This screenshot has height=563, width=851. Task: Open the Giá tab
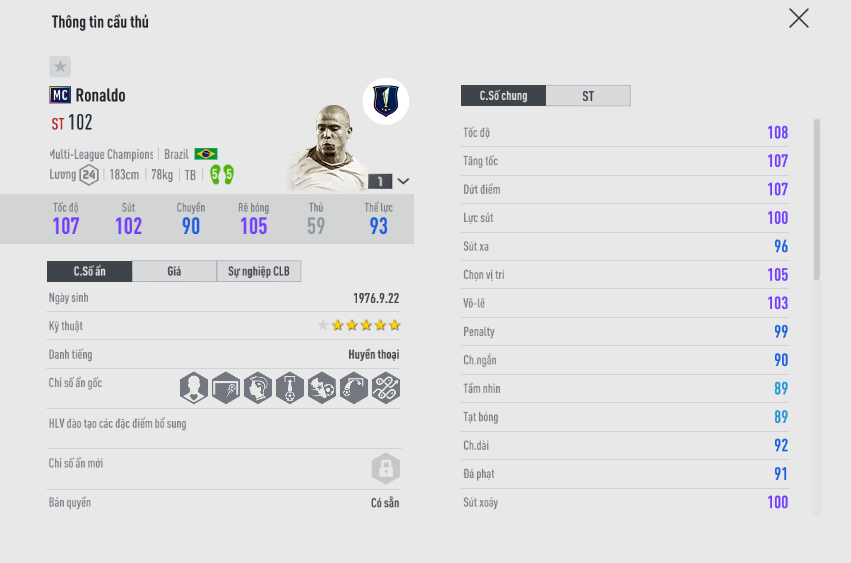pos(174,271)
